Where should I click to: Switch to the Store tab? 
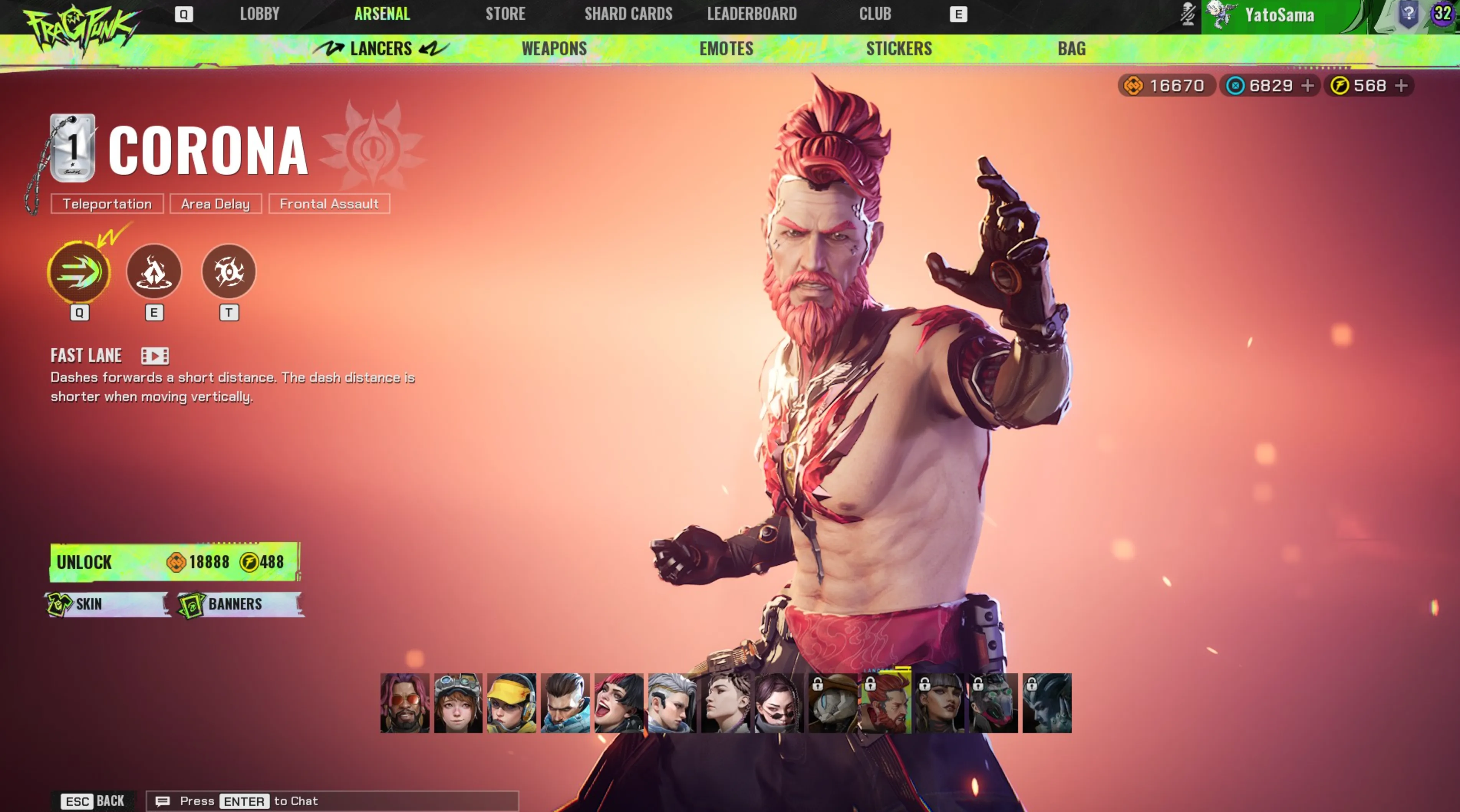505,14
